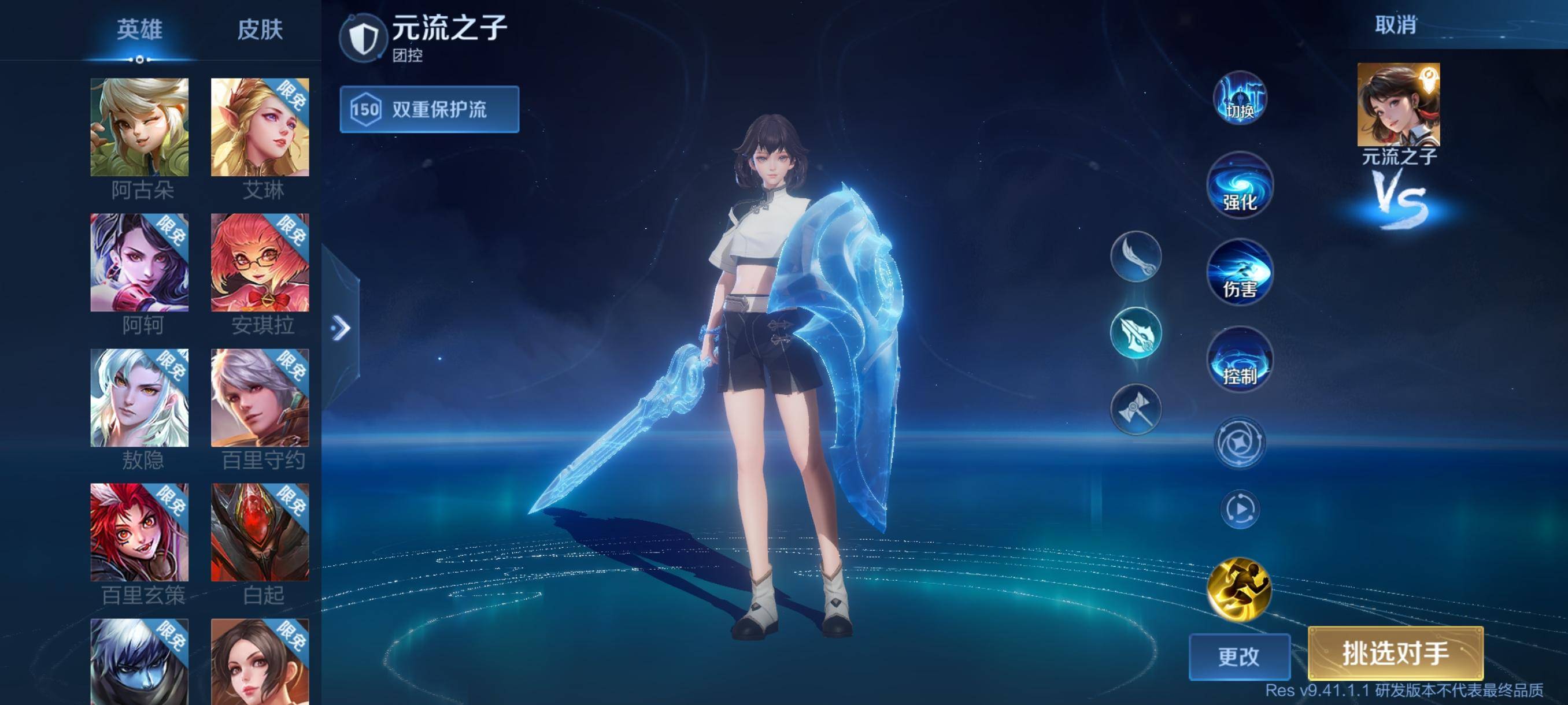Click the 更改 change button
This screenshot has height=705, width=1568.
[1238, 656]
